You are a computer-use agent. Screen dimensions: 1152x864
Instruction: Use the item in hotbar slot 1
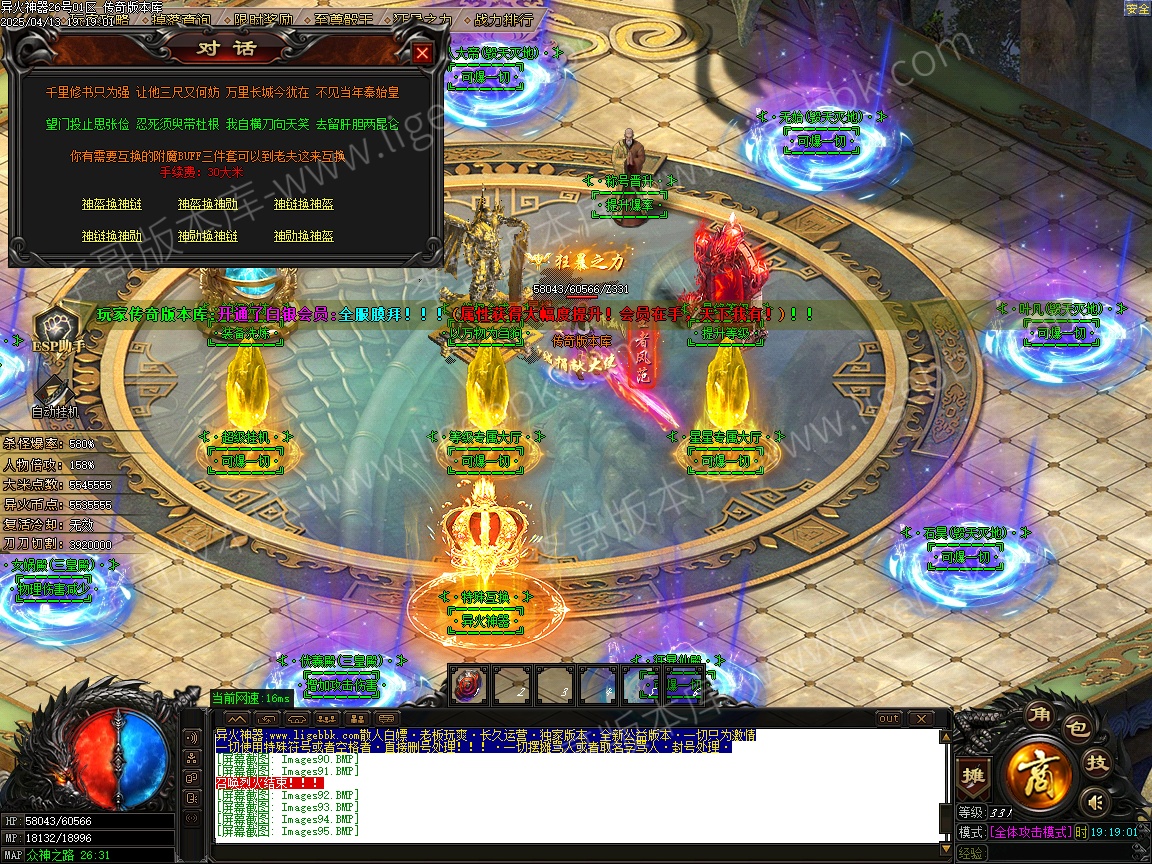point(468,685)
